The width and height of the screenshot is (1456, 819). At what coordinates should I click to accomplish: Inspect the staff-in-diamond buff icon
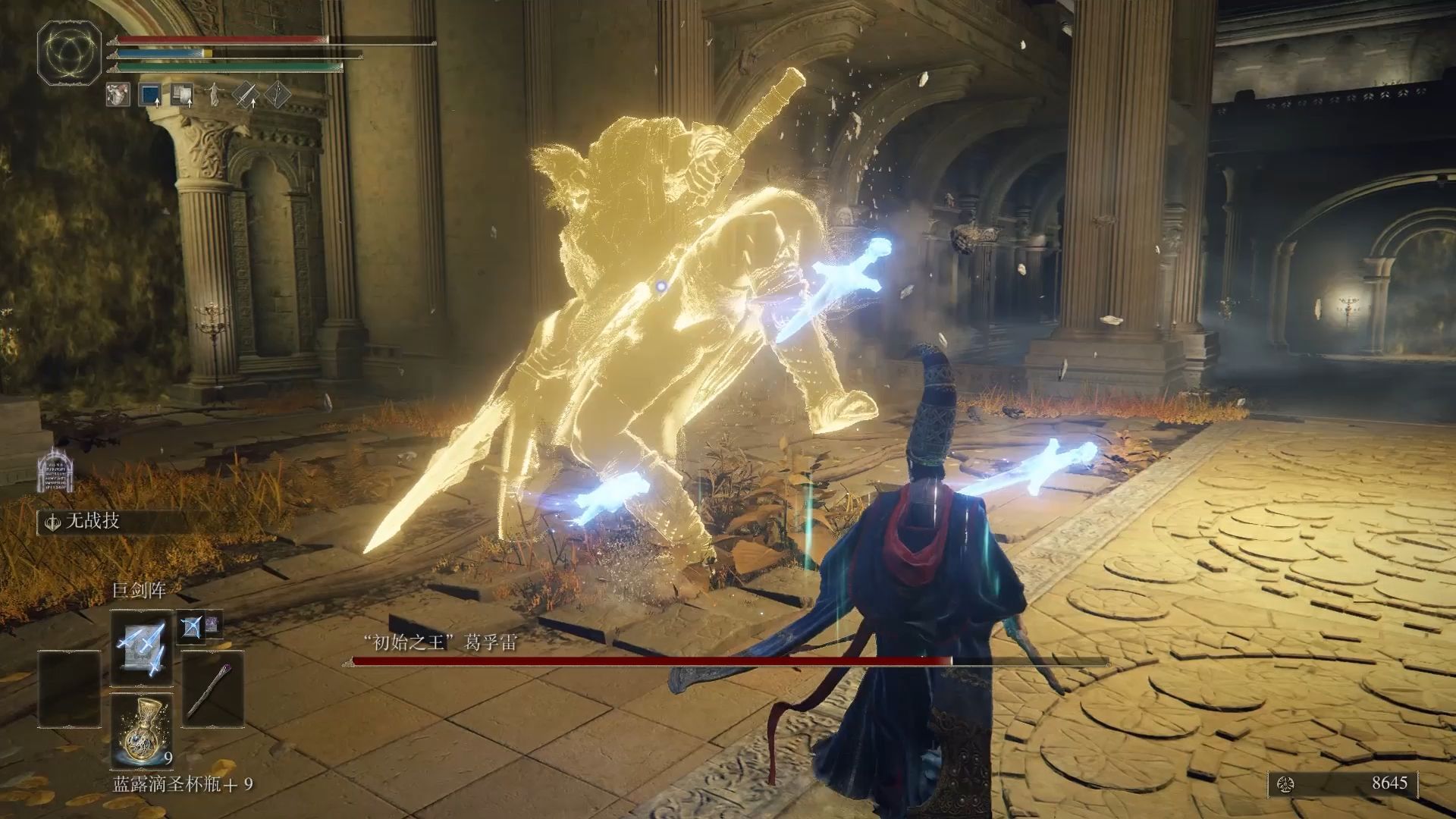pyautogui.click(x=278, y=95)
